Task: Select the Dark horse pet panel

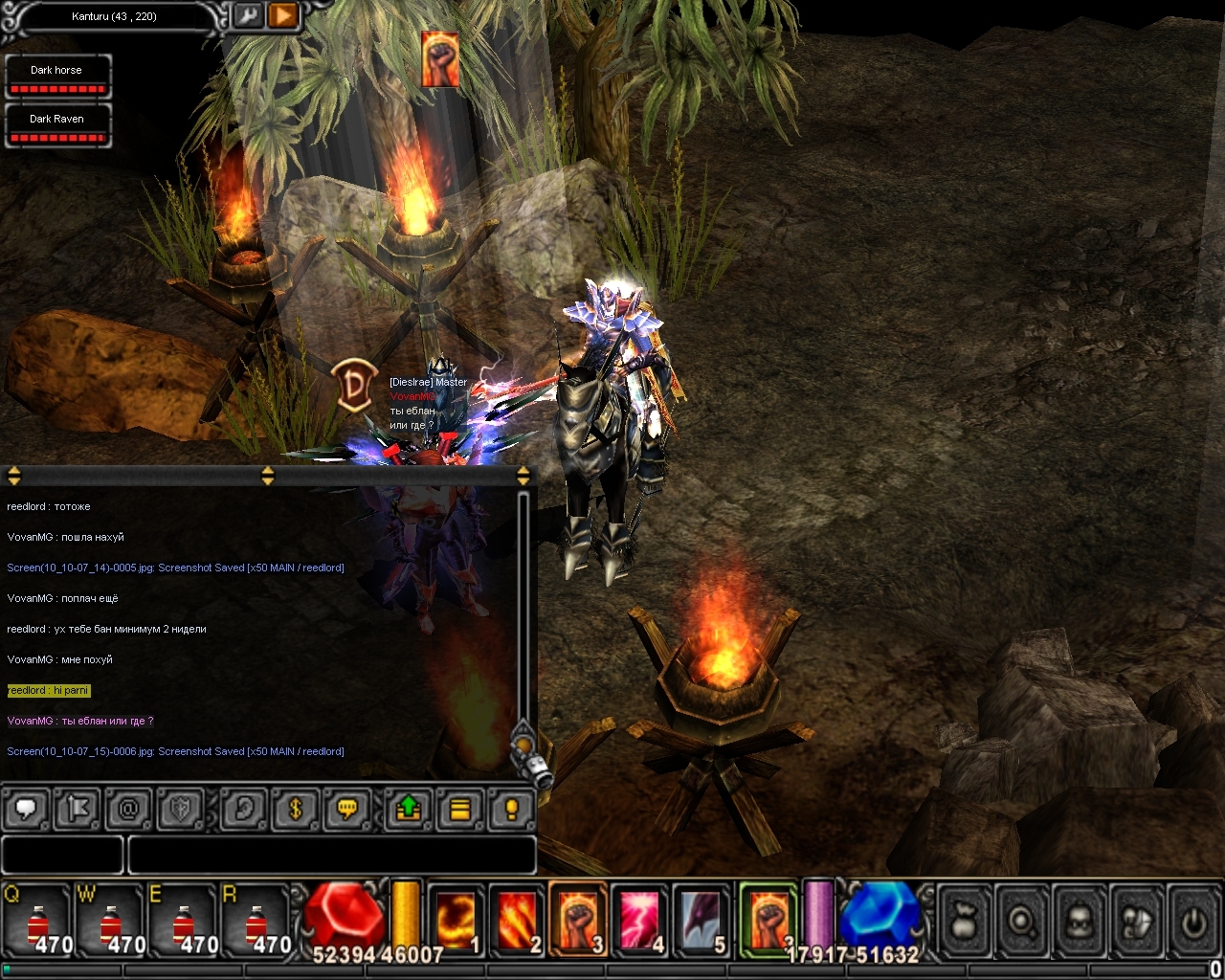Action: (57, 77)
